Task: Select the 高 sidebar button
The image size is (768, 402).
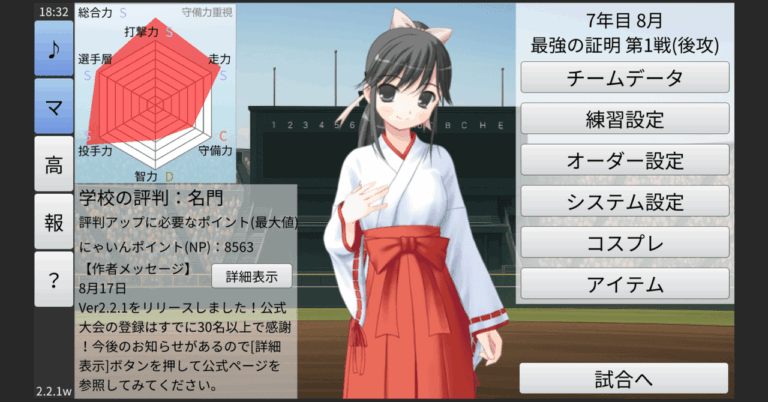Action: [x=53, y=164]
